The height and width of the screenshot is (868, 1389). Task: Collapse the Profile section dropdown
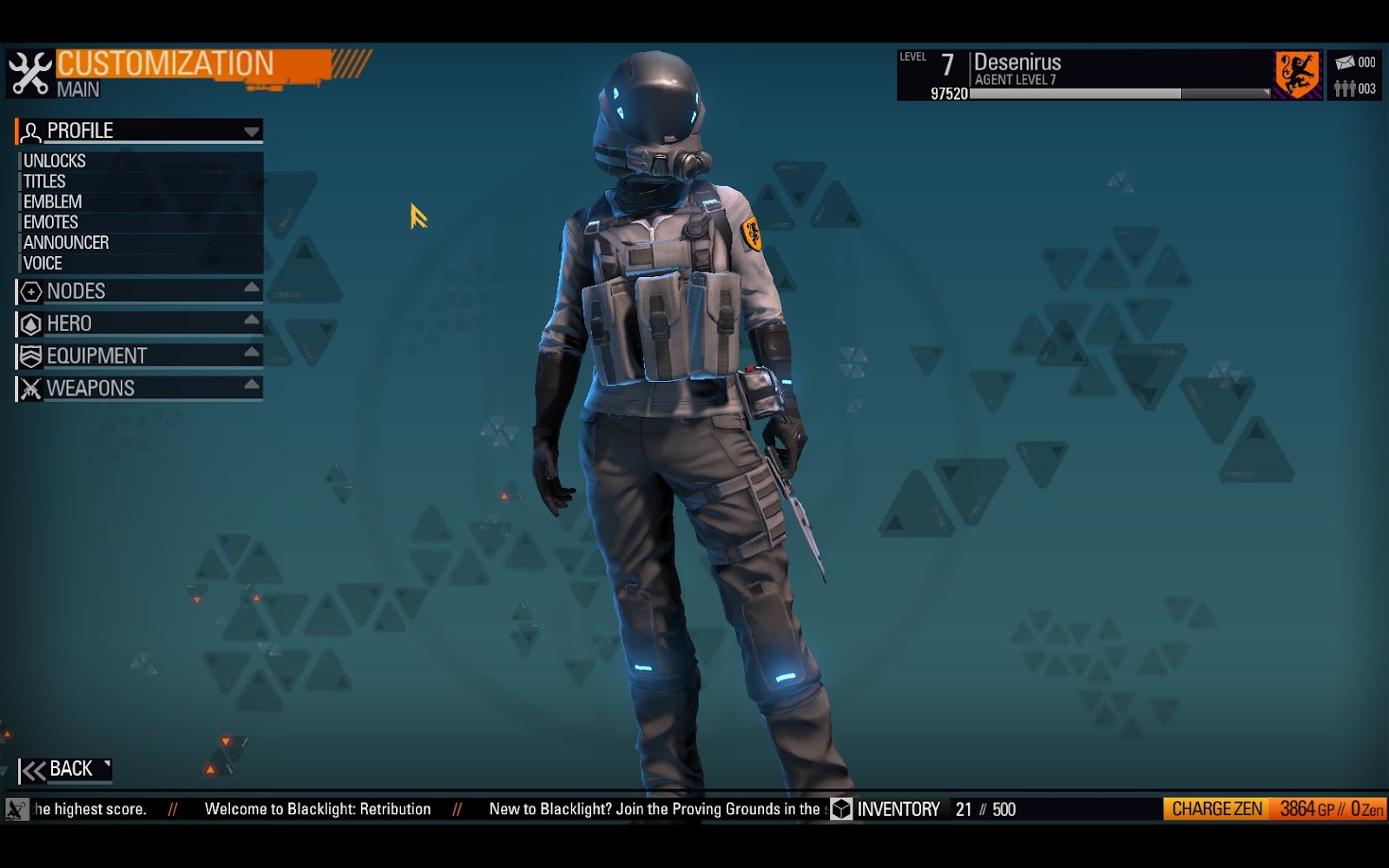250,132
